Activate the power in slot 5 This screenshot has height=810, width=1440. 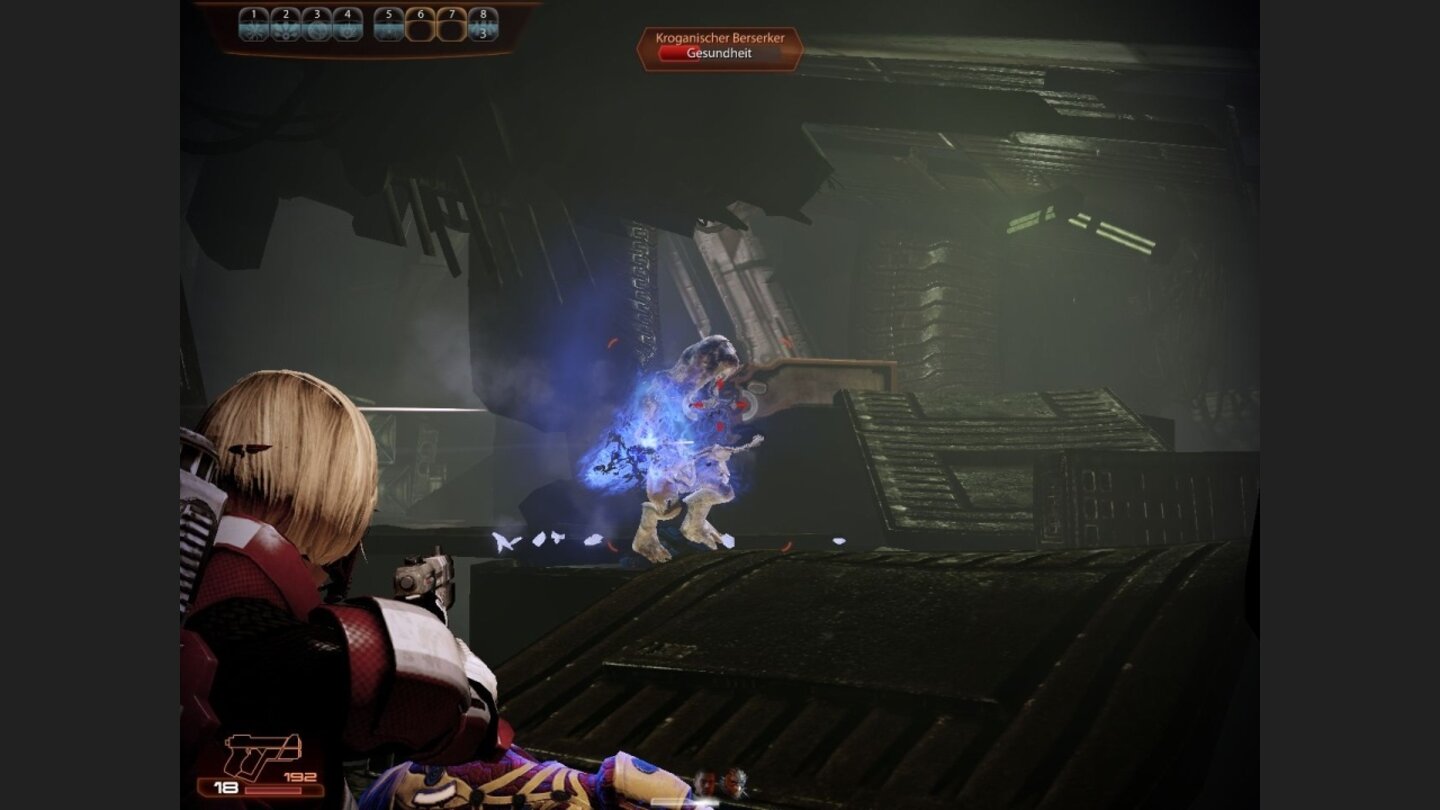click(x=388, y=25)
